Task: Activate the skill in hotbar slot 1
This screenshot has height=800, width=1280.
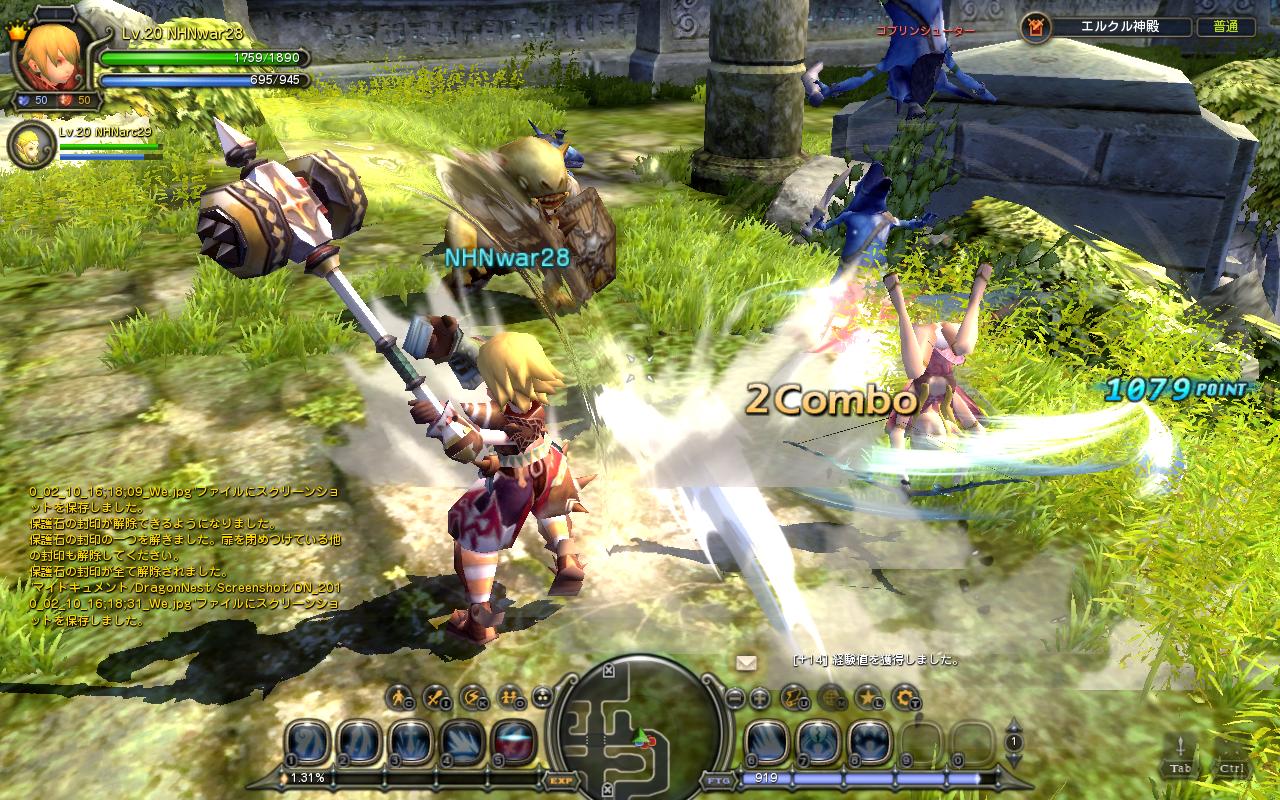Action: [x=308, y=742]
